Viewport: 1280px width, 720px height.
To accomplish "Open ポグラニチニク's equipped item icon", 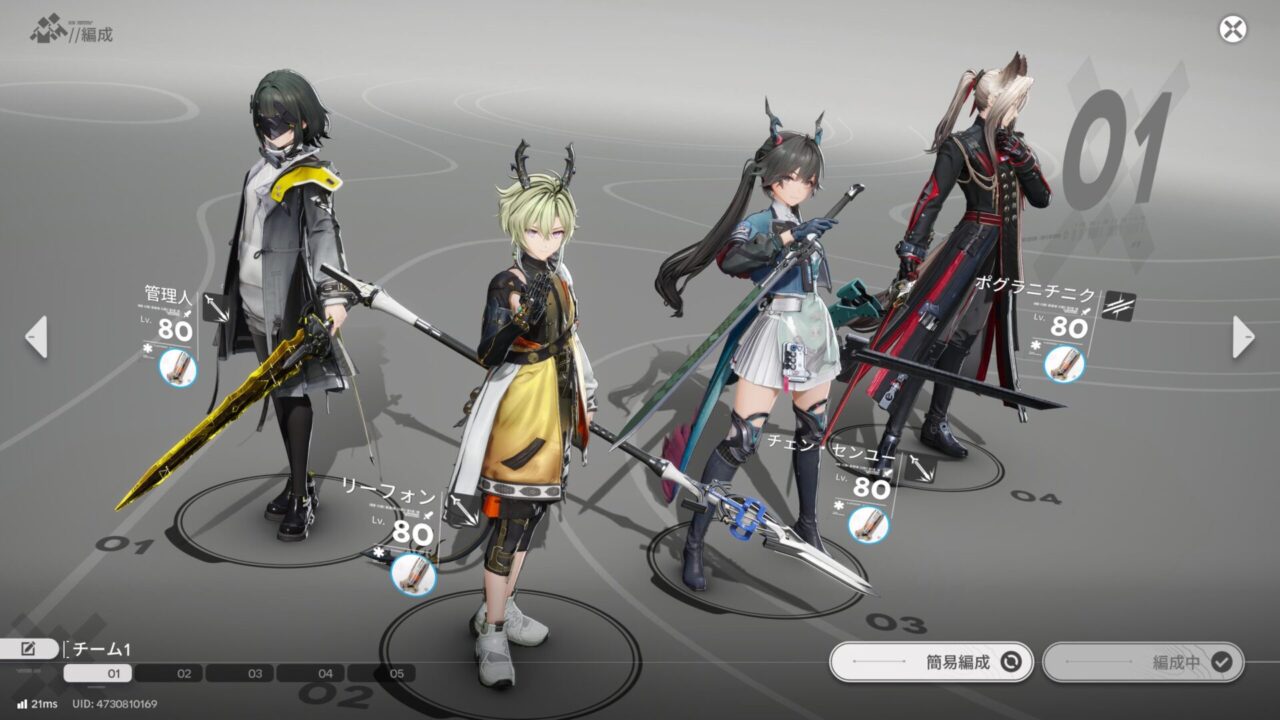I will click(x=1064, y=363).
